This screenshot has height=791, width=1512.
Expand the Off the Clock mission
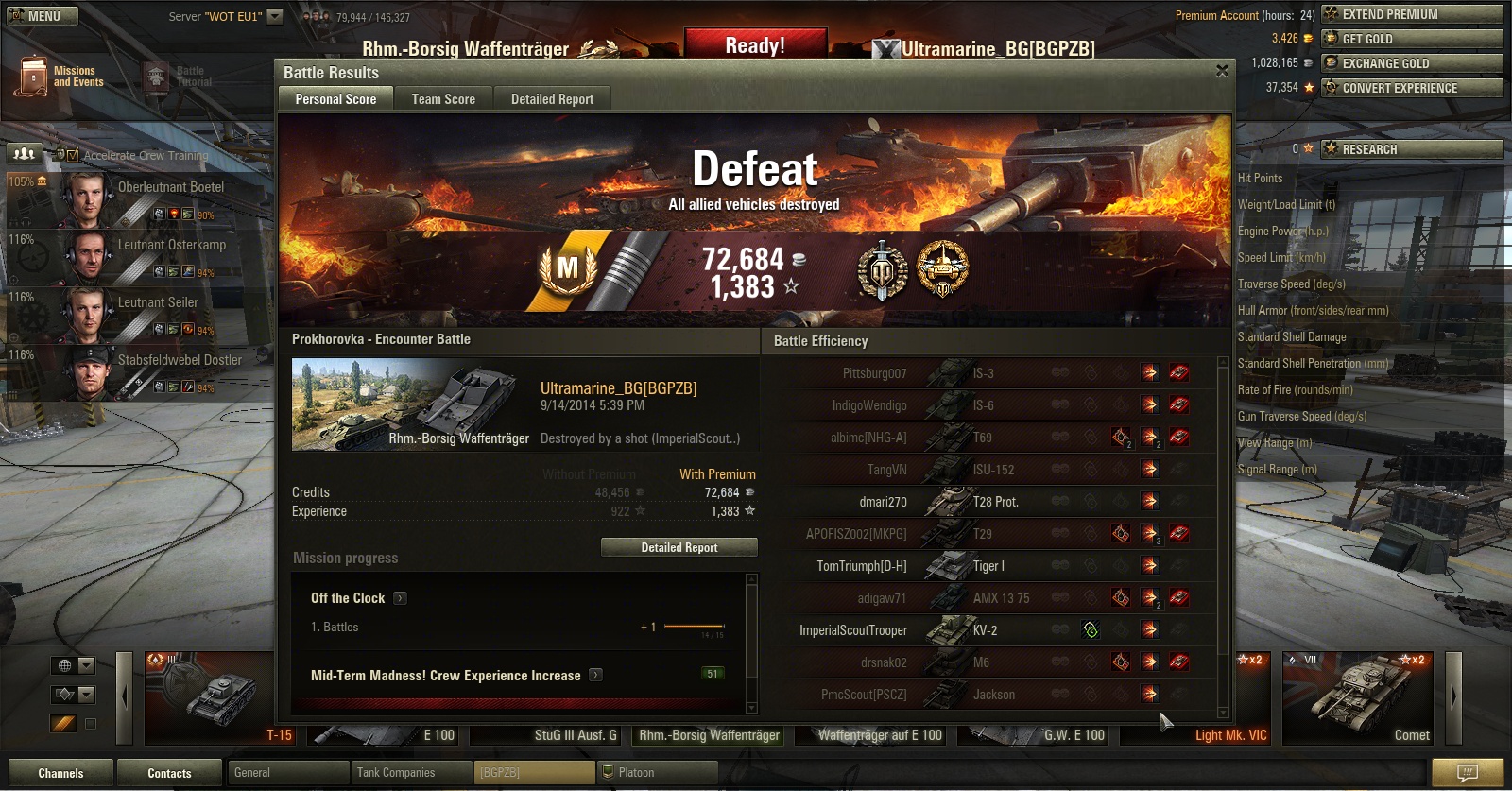pyautogui.click(x=400, y=598)
